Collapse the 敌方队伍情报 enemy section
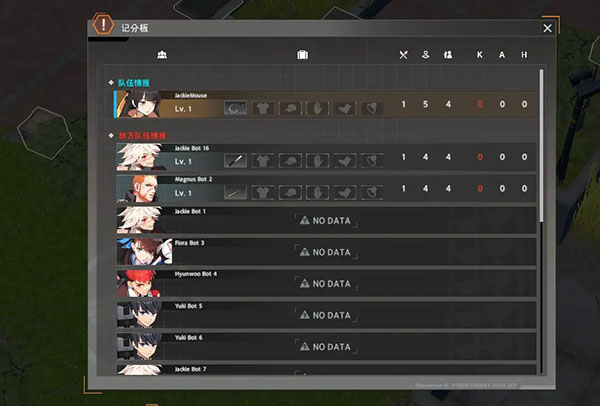The height and width of the screenshot is (406, 600). pyautogui.click(x=112, y=135)
